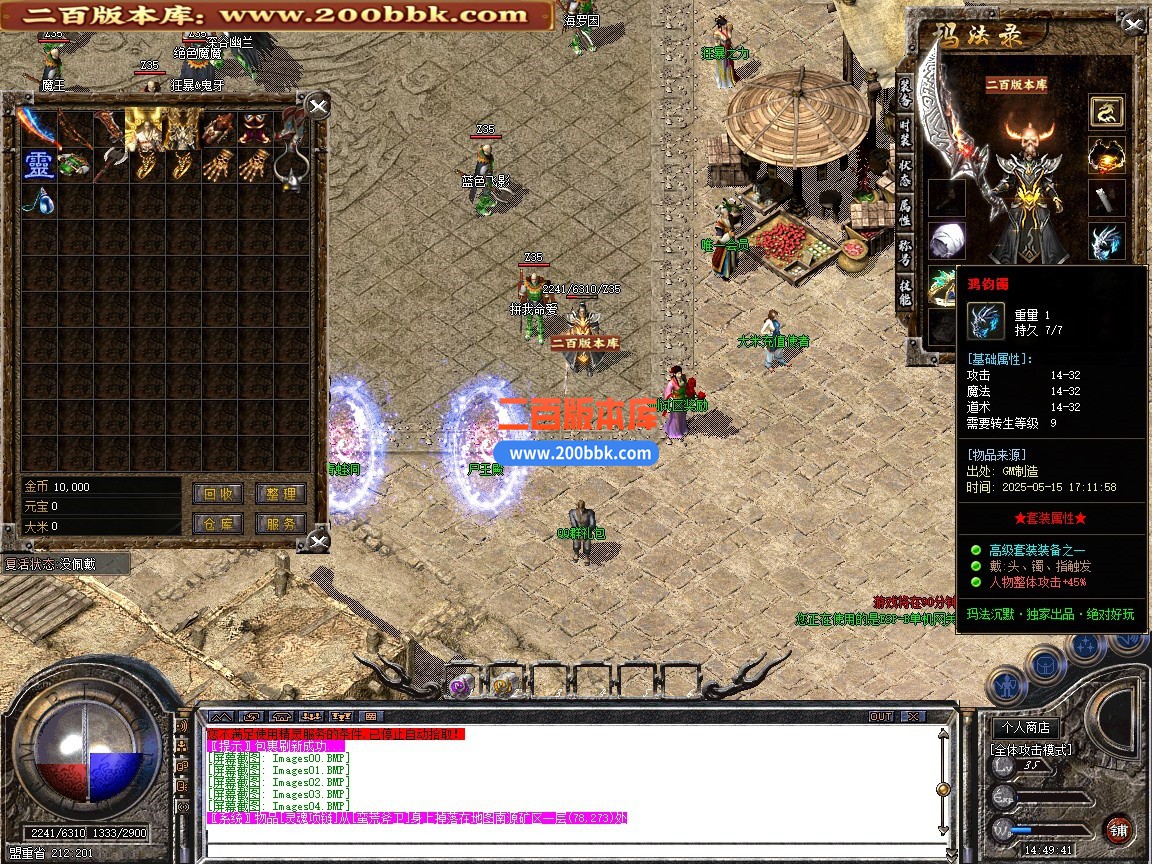Screen dimensions: 1152x864
Task: Switch to the 时装 fashion tab
Action: [905, 135]
